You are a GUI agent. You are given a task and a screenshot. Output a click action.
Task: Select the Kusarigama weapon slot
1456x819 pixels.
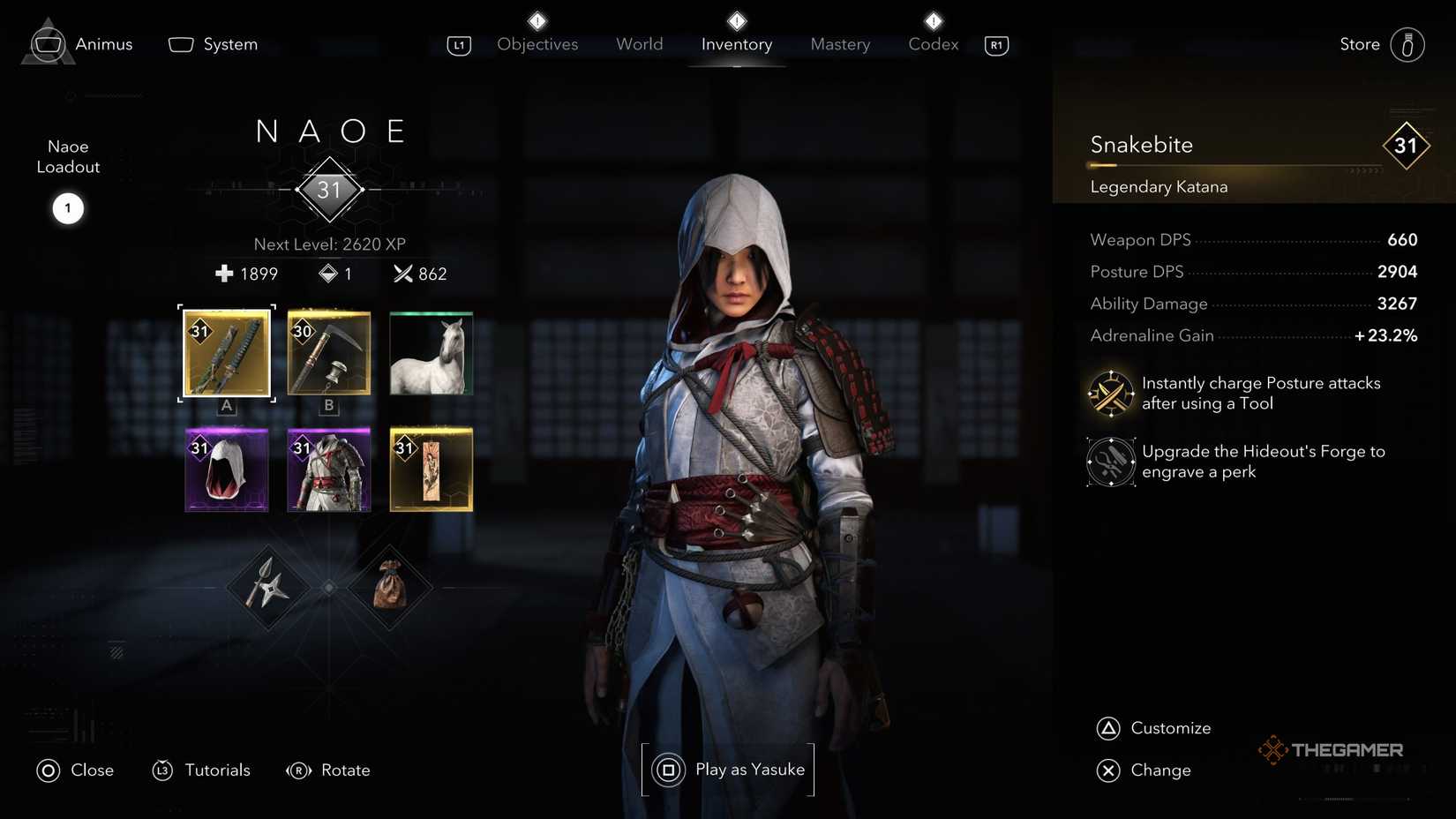click(x=327, y=354)
